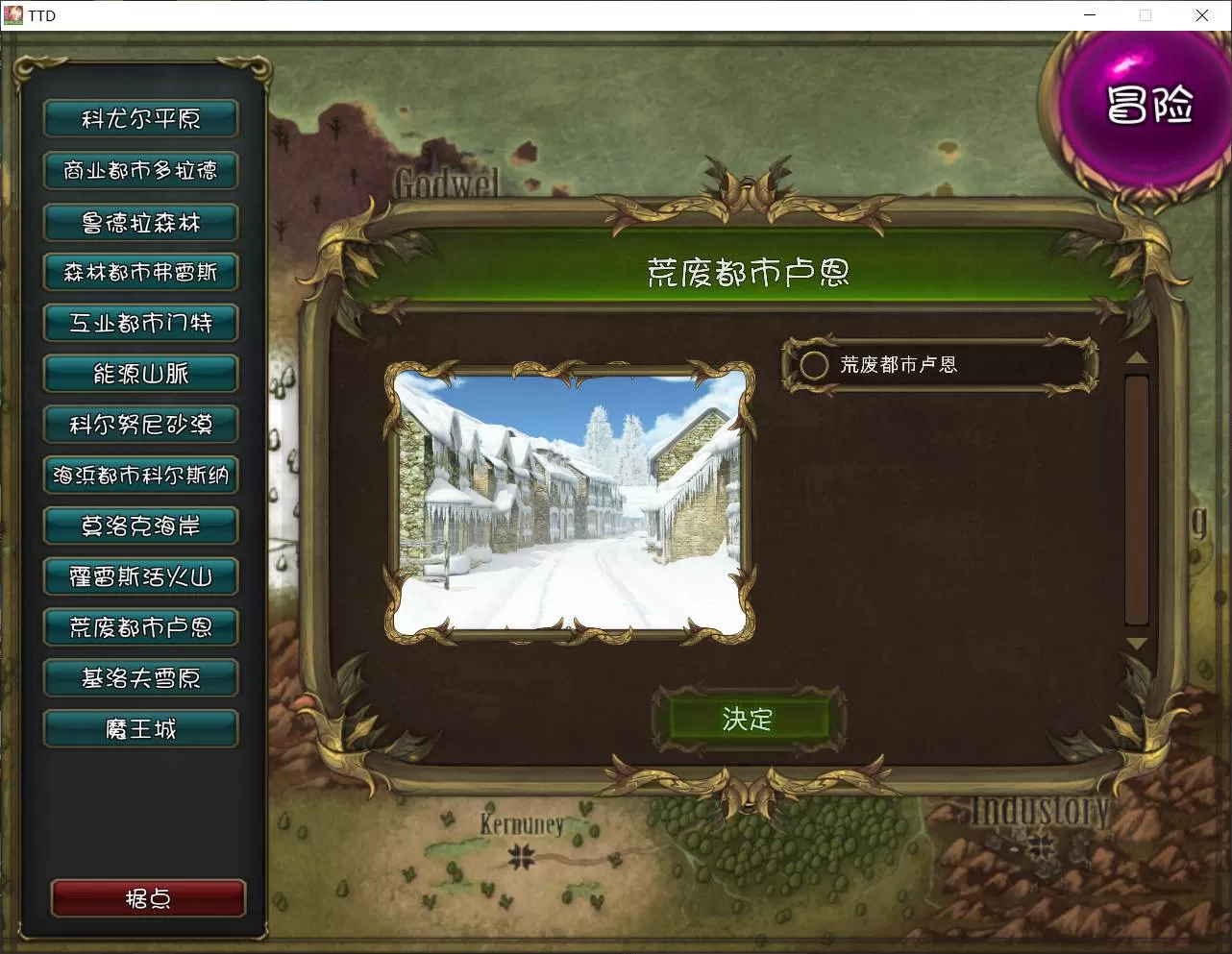Choose 莫洛克海岸 from the list
Viewport: 1232px width, 954px height.
(x=140, y=526)
